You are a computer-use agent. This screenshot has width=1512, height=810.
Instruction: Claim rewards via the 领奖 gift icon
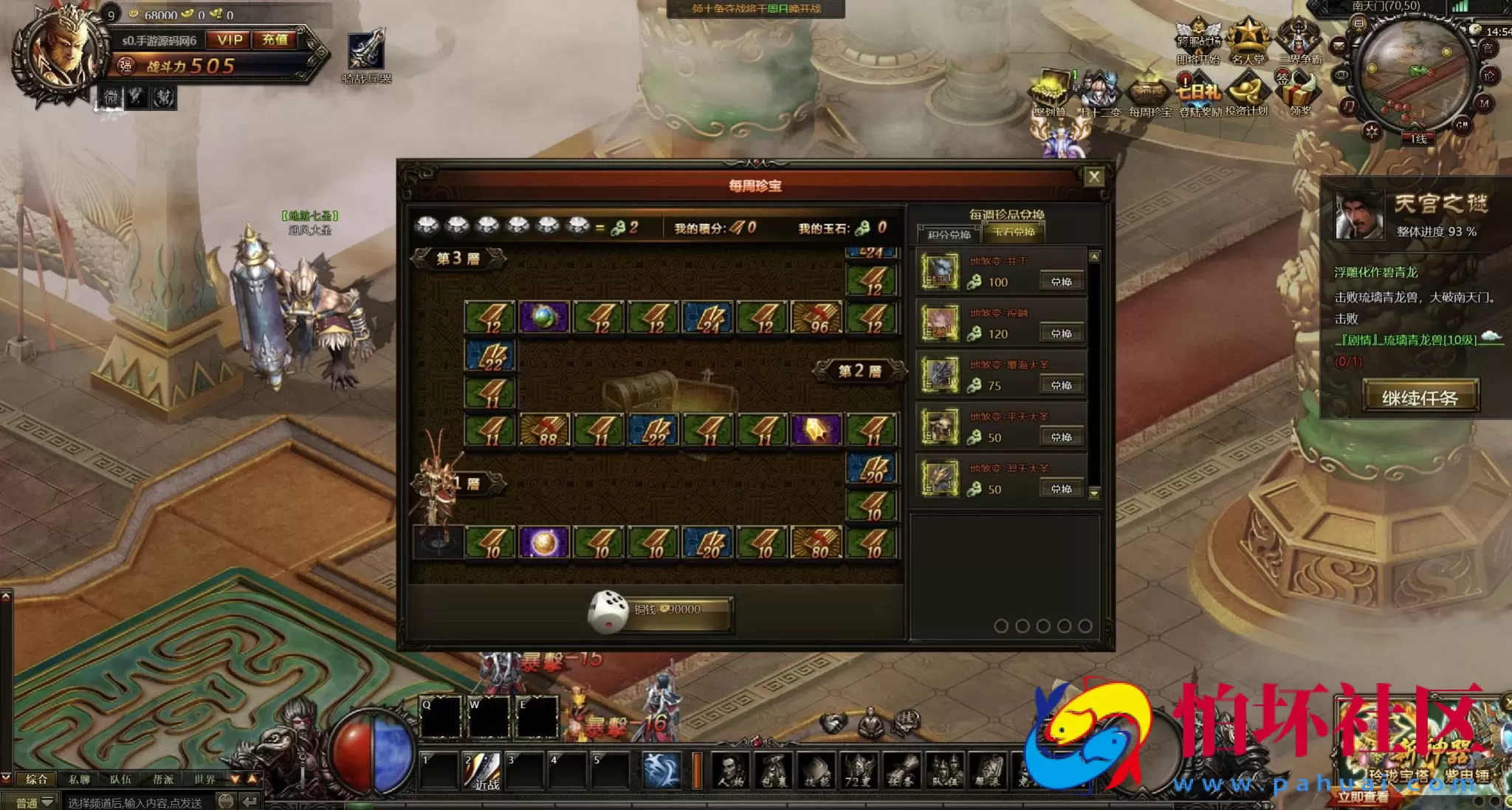click(x=1300, y=94)
